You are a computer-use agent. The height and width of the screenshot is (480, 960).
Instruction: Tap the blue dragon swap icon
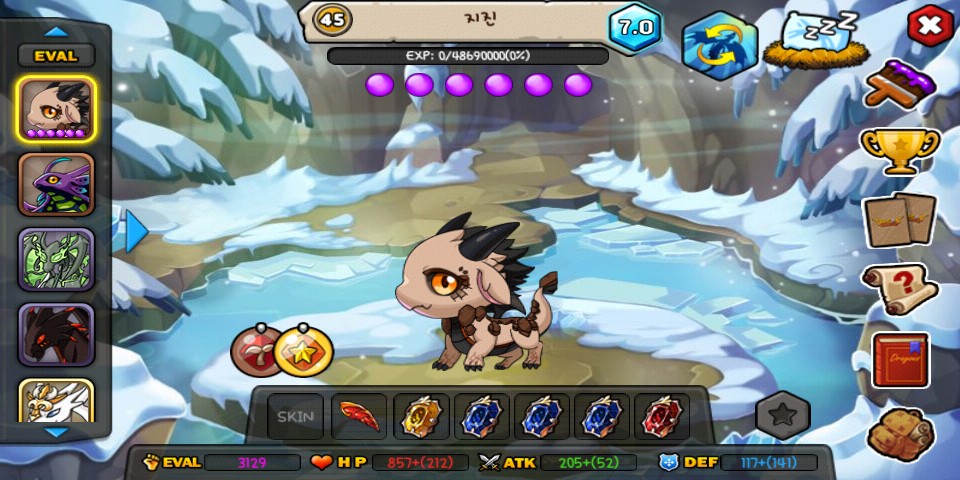(x=720, y=45)
